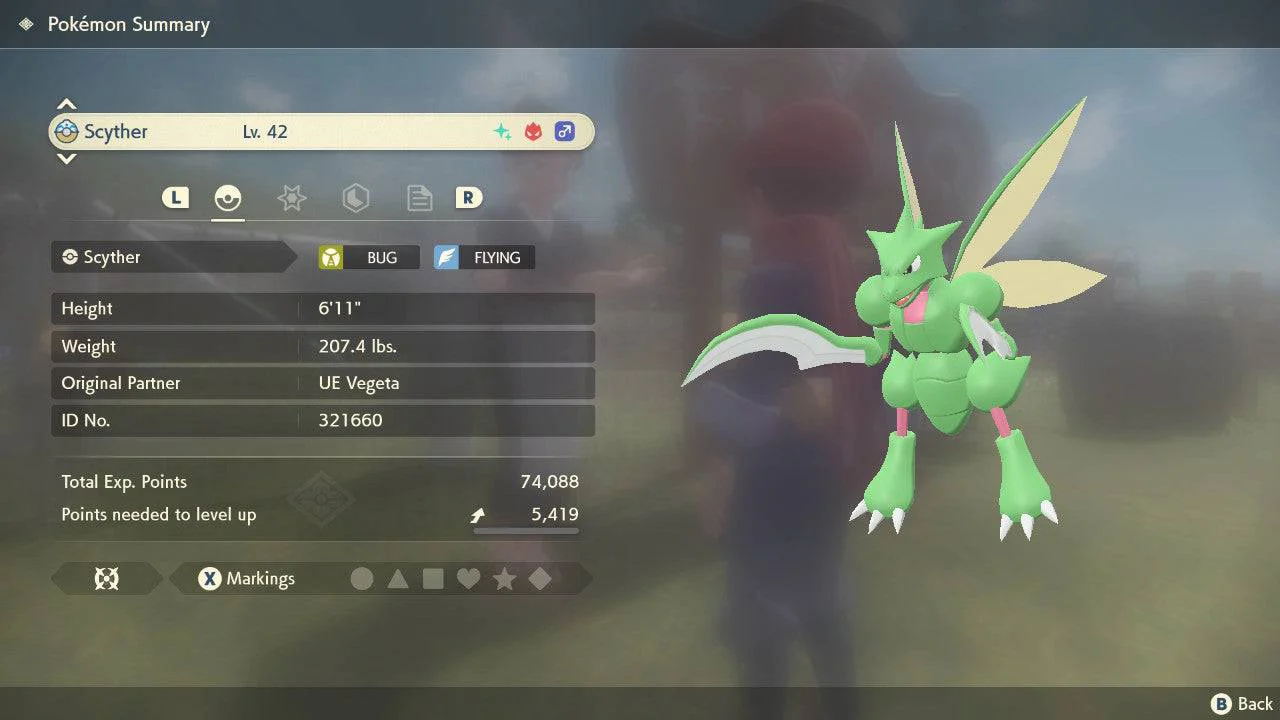Switch to previous Pokémon with up arrow
The width and height of the screenshot is (1280, 720).
point(66,104)
